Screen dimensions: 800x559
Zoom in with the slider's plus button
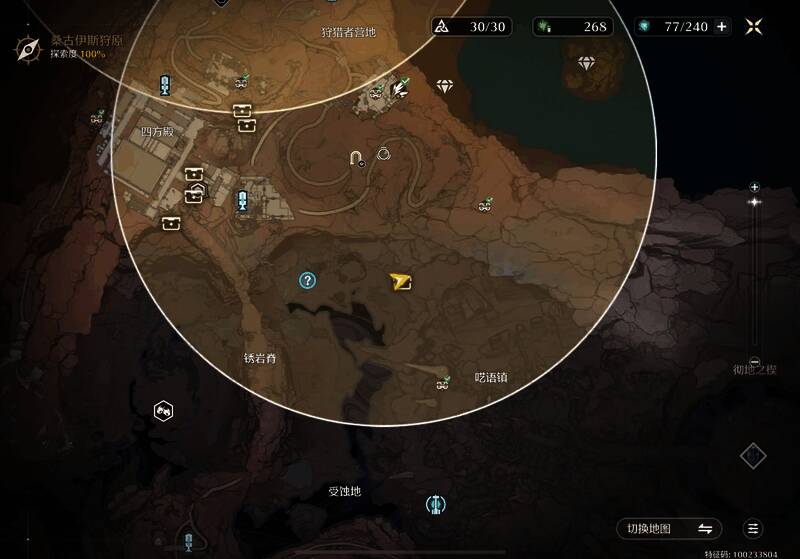coord(754,186)
